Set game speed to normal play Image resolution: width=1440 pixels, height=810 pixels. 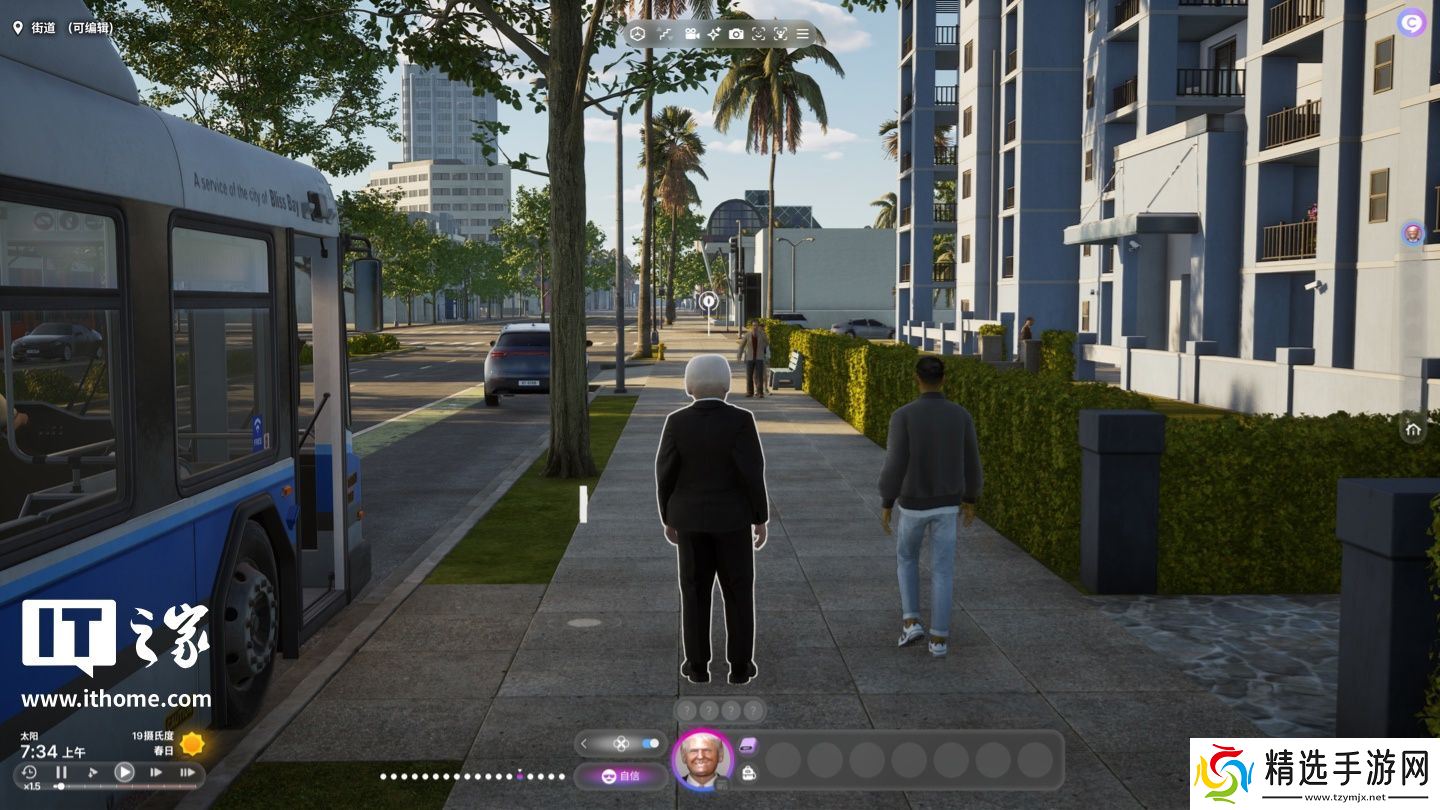click(x=124, y=772)
